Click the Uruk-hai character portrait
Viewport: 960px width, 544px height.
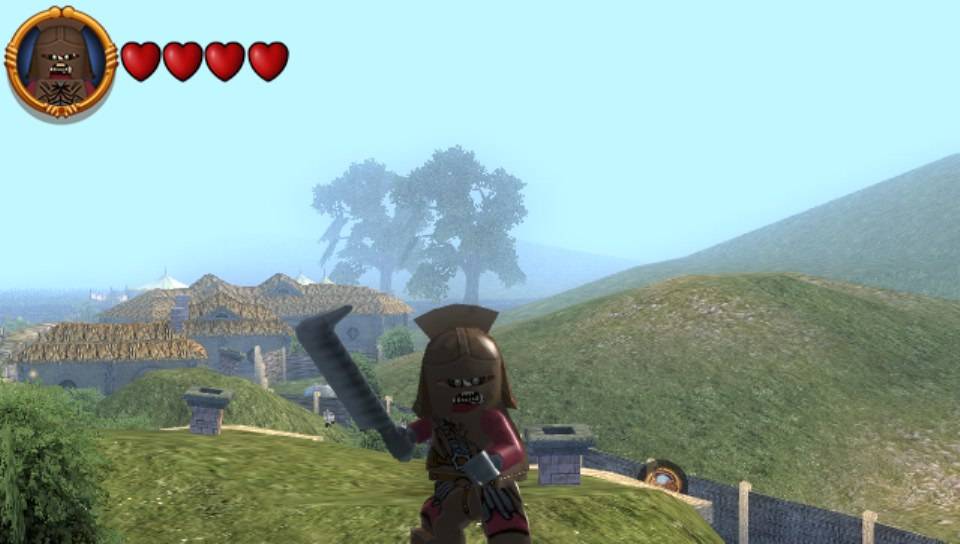[x=60, y=62]
